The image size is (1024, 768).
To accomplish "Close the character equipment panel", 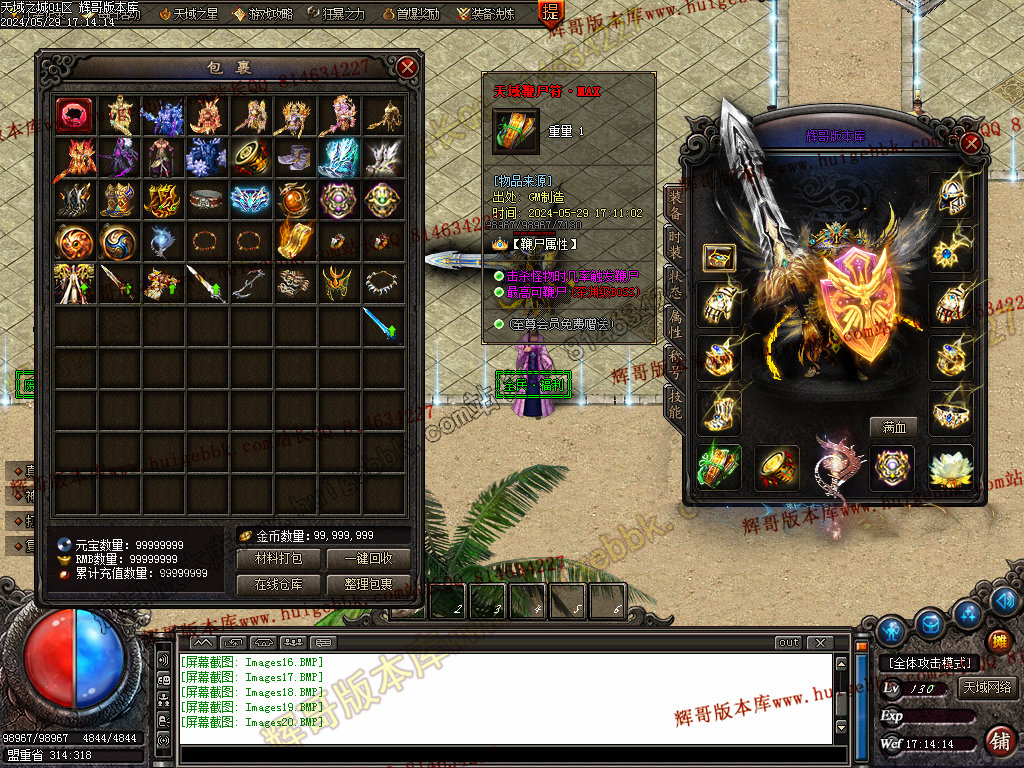I will (x=970, y=142).
